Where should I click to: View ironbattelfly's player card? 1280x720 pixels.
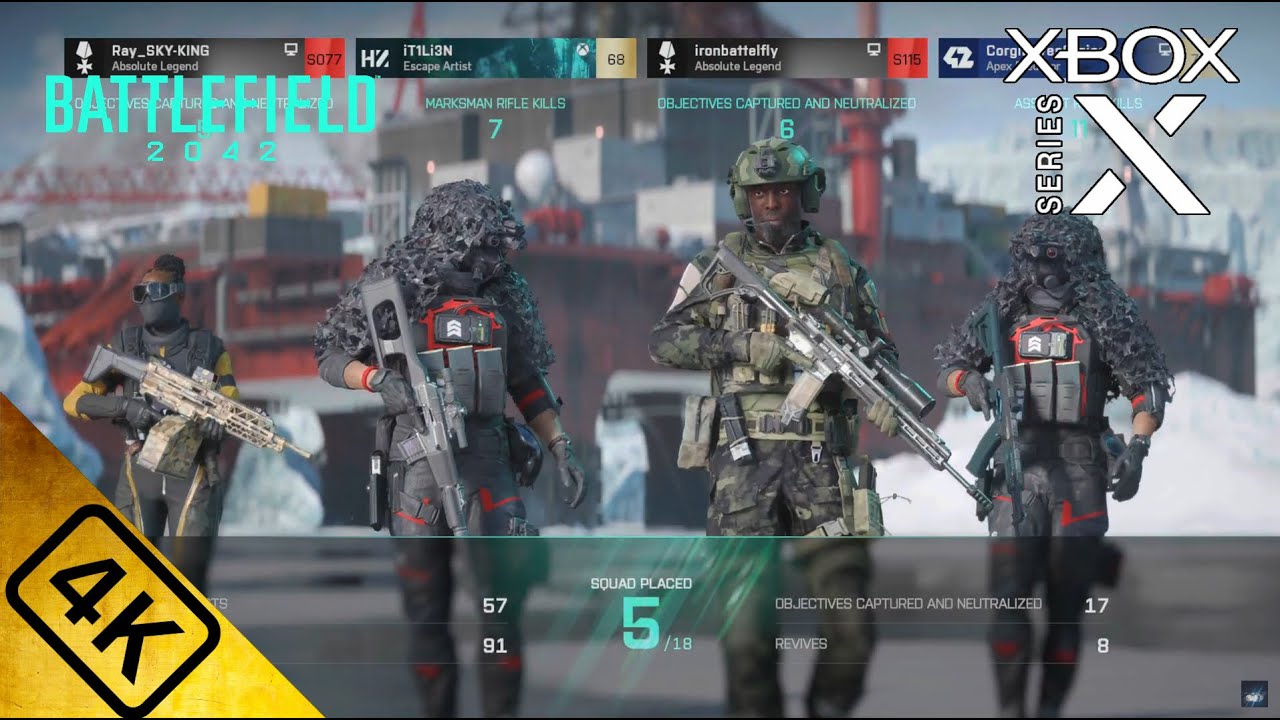(787, 58)
